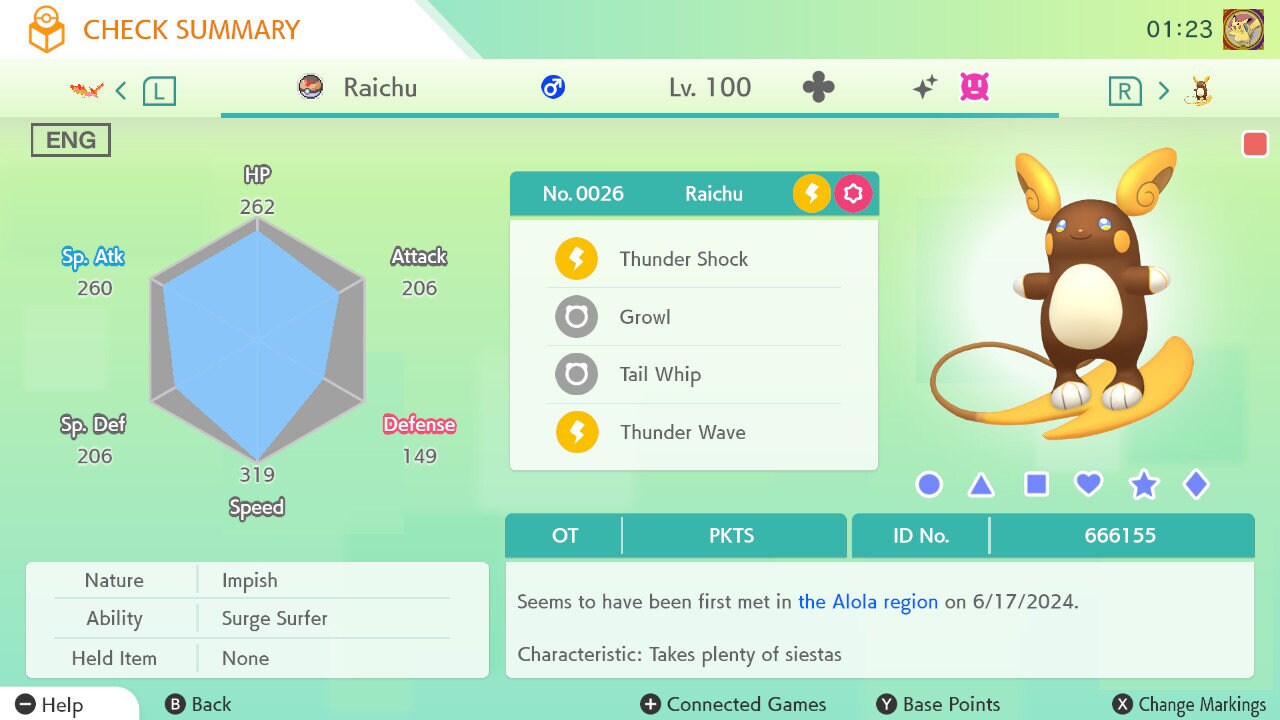The height and width of the screenshot is (720, 1280).
Task: Go to next Pokémon with right arrow
Action: pyautogui.click(x=1163, y=91)
